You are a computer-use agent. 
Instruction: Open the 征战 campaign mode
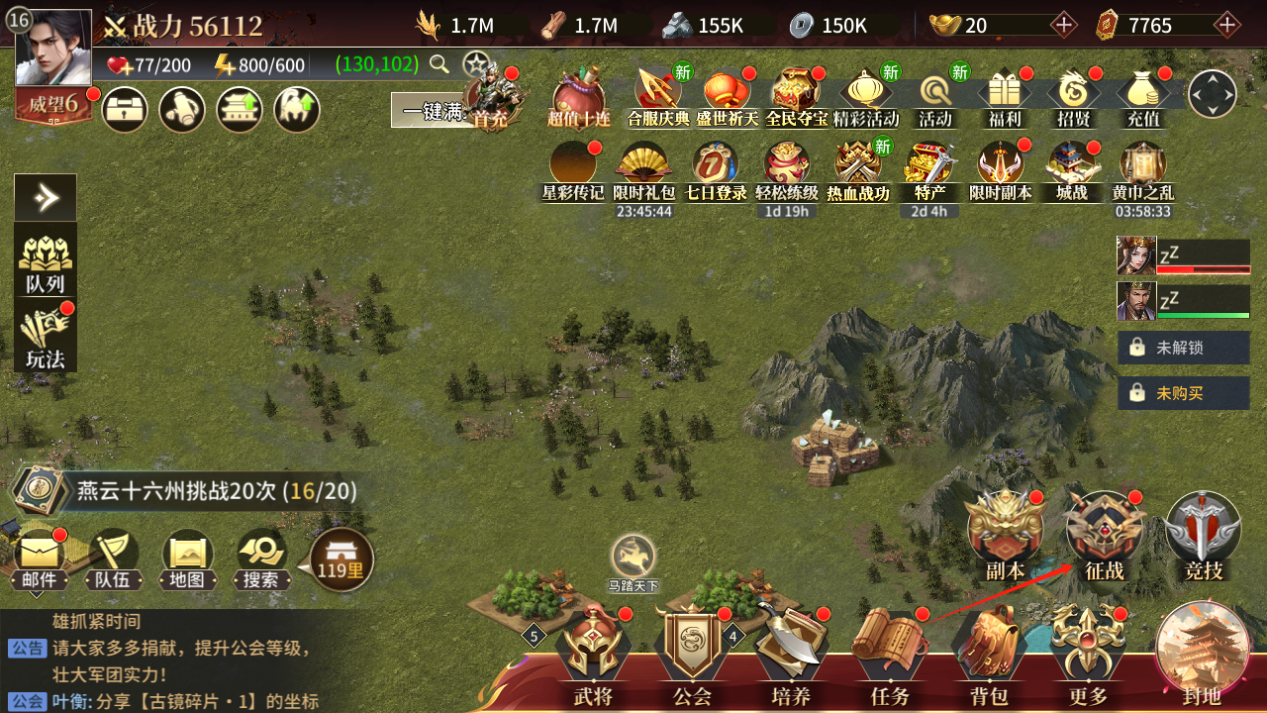pos(1104,536)
